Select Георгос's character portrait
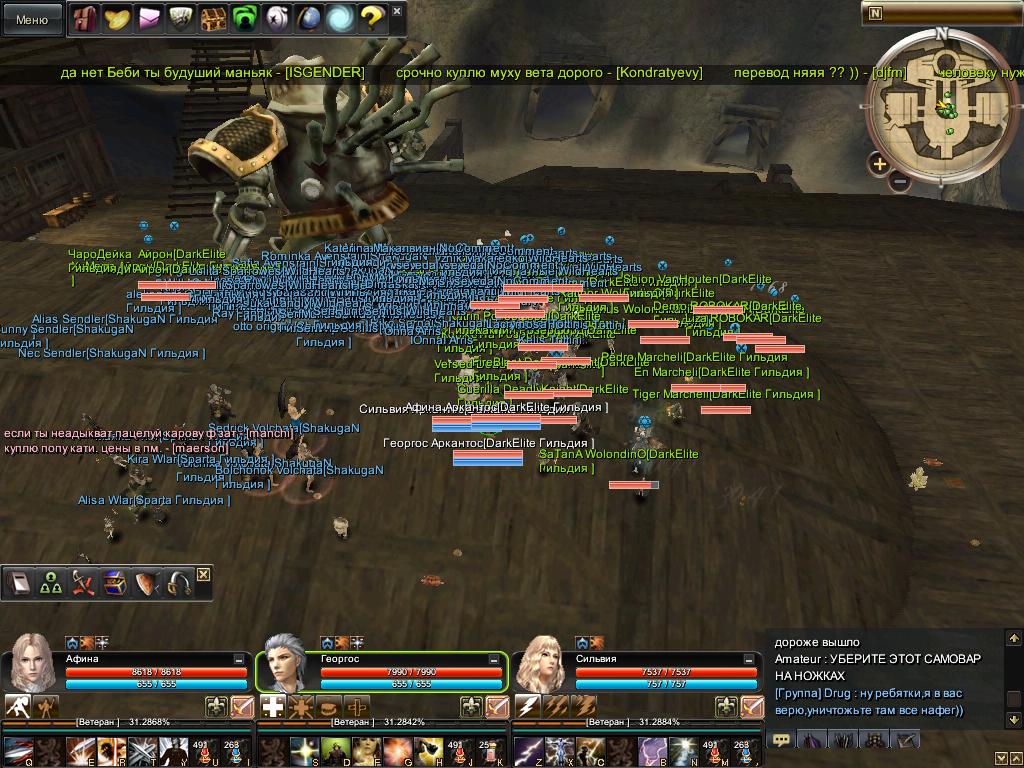 286,663
